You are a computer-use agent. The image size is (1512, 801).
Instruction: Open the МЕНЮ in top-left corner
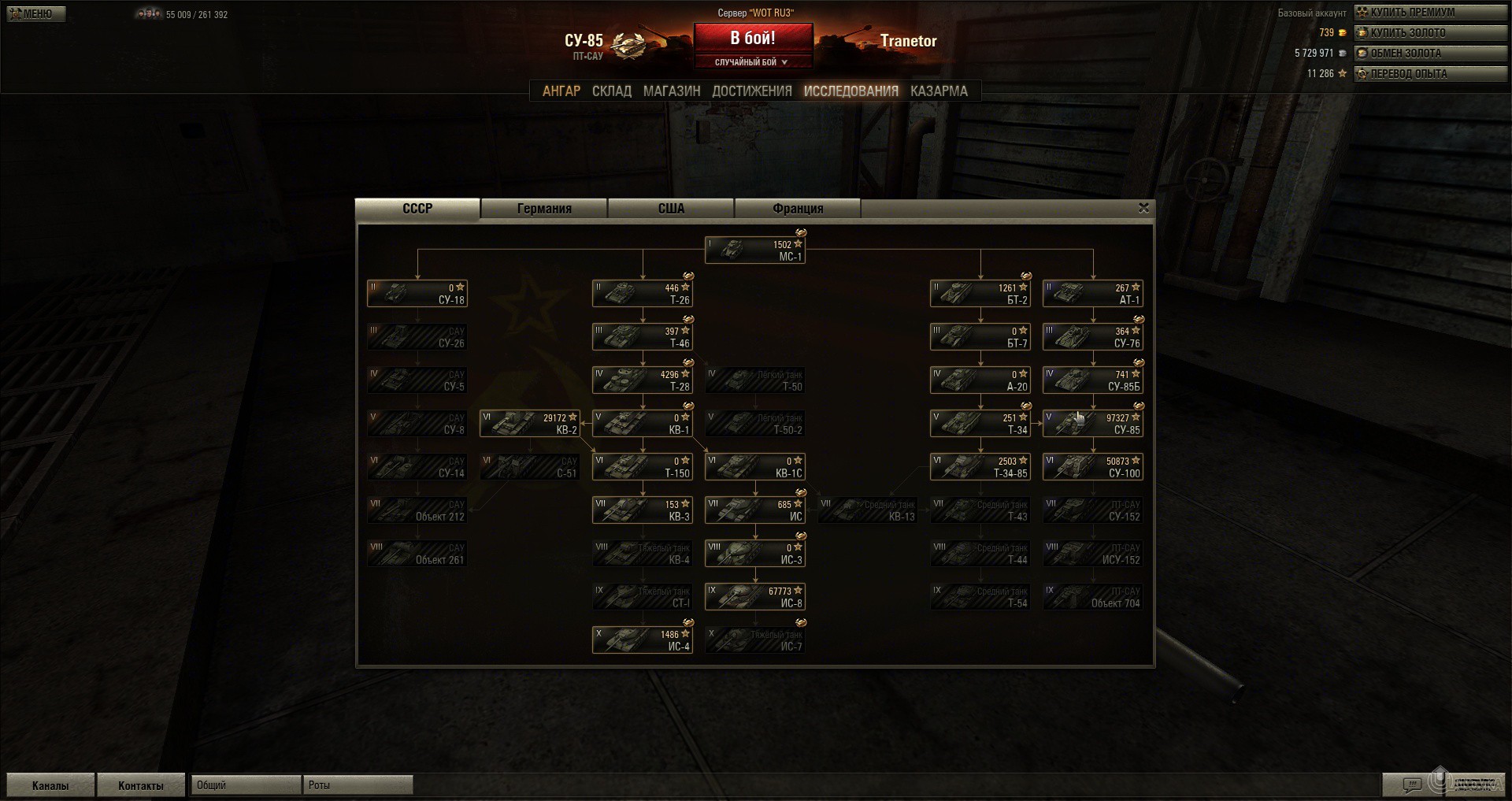35,13
